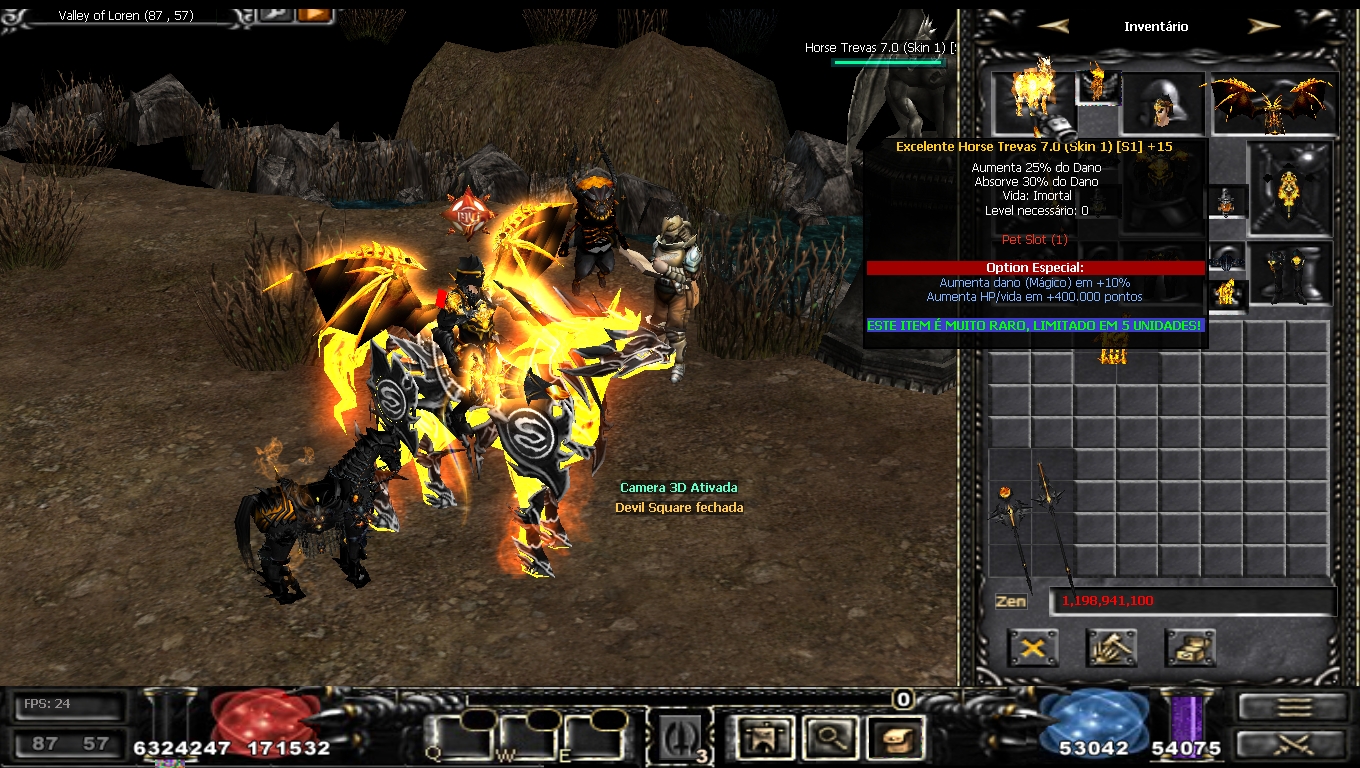Open the three-line main menu button
Screen dimensions: 1360x768
point(1294,706)
